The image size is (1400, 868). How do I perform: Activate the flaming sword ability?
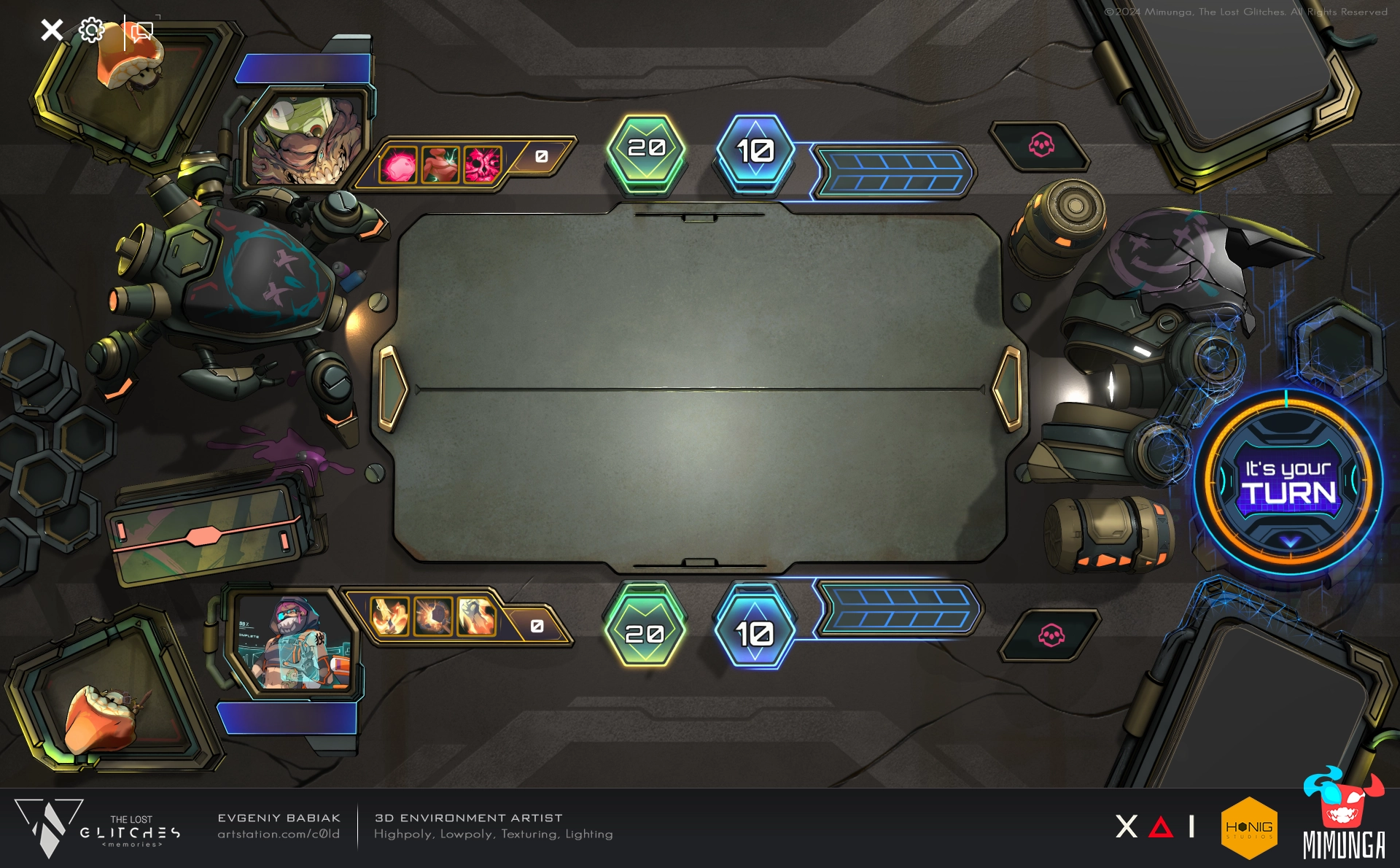coord(389,616)
